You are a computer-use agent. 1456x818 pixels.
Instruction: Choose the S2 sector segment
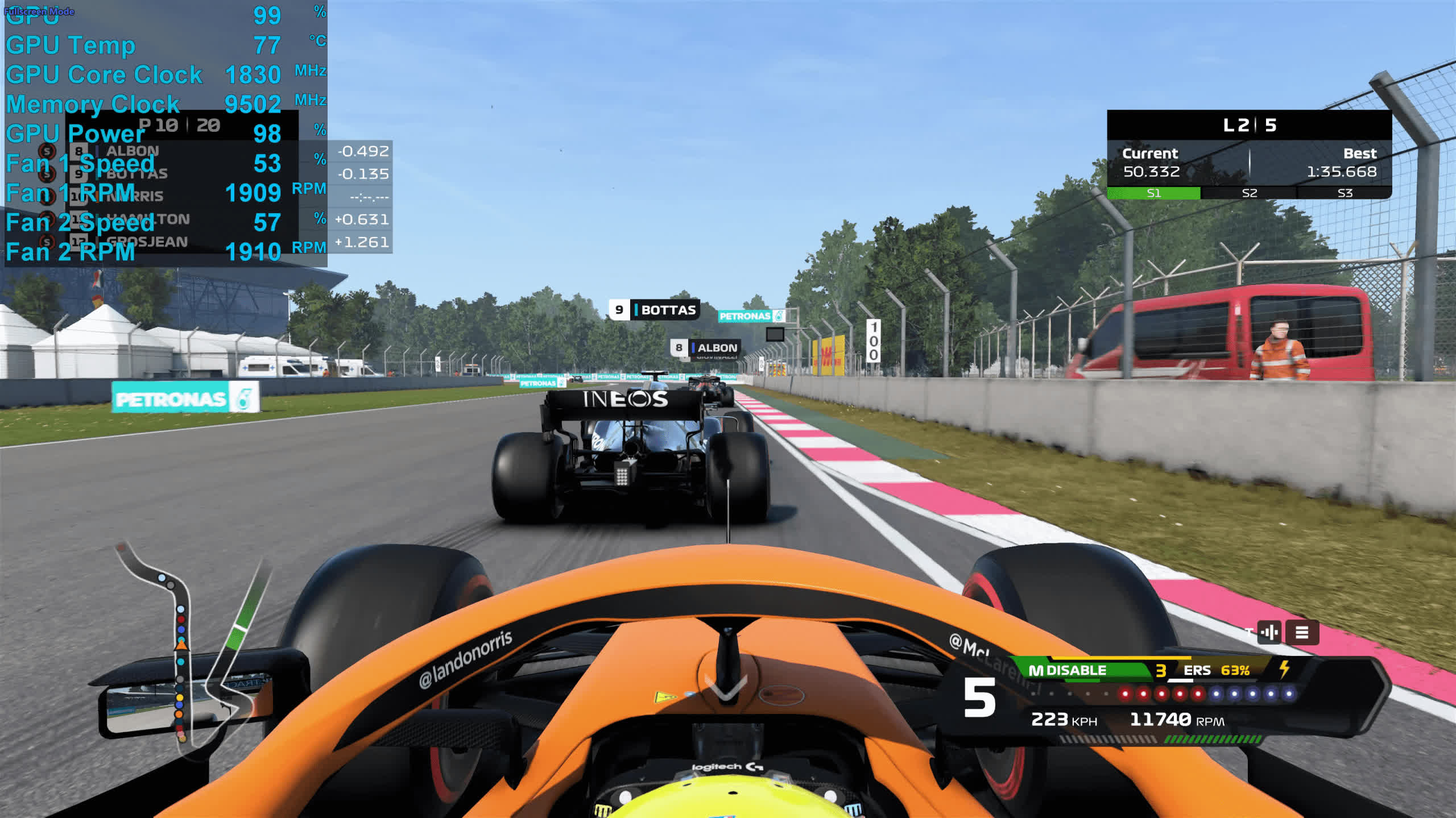click(x=1249, y=193)
